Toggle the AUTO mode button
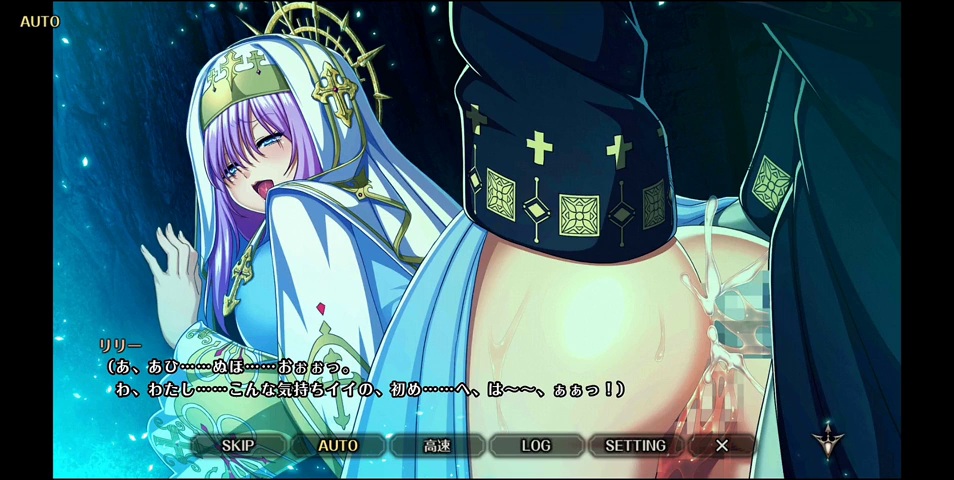 [338, 446]
